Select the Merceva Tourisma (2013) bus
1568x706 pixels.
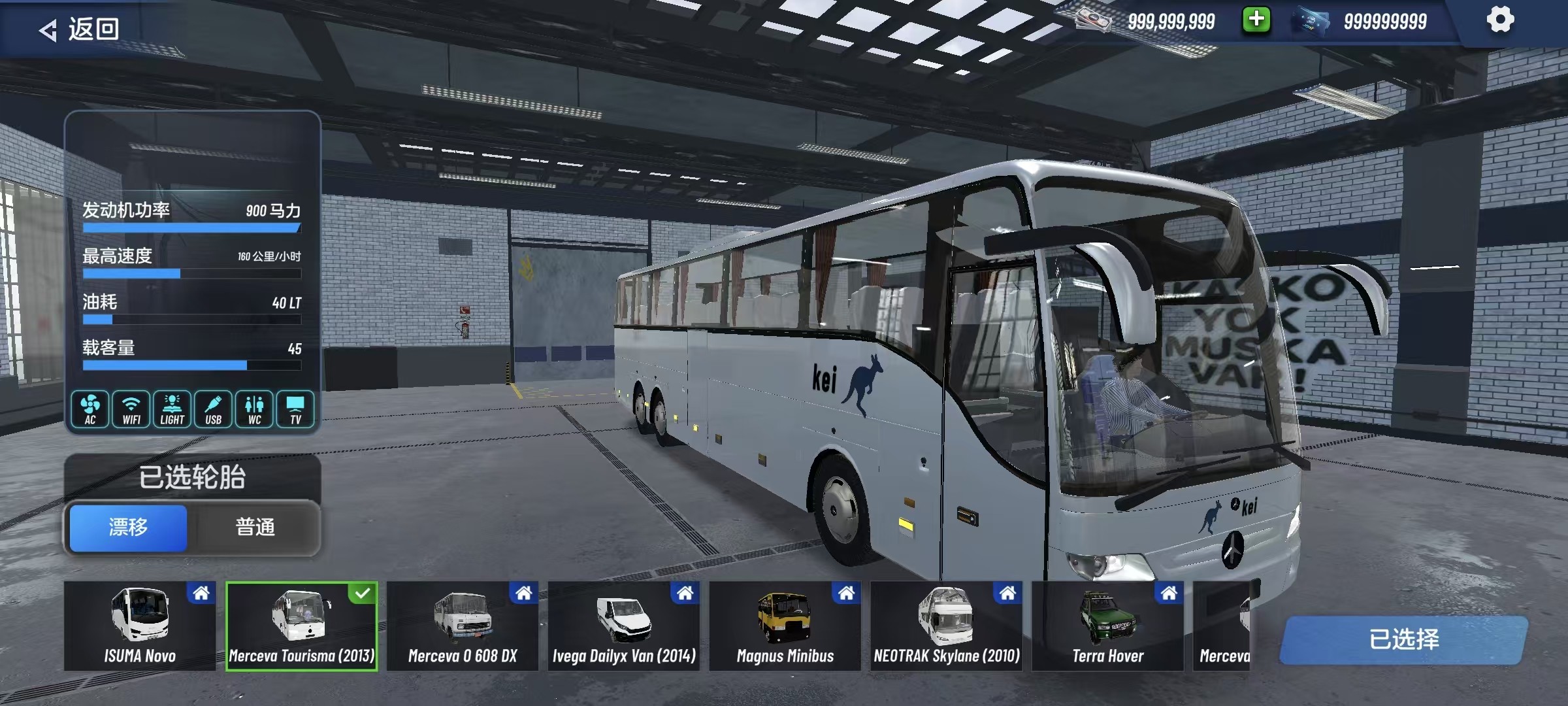301,626
